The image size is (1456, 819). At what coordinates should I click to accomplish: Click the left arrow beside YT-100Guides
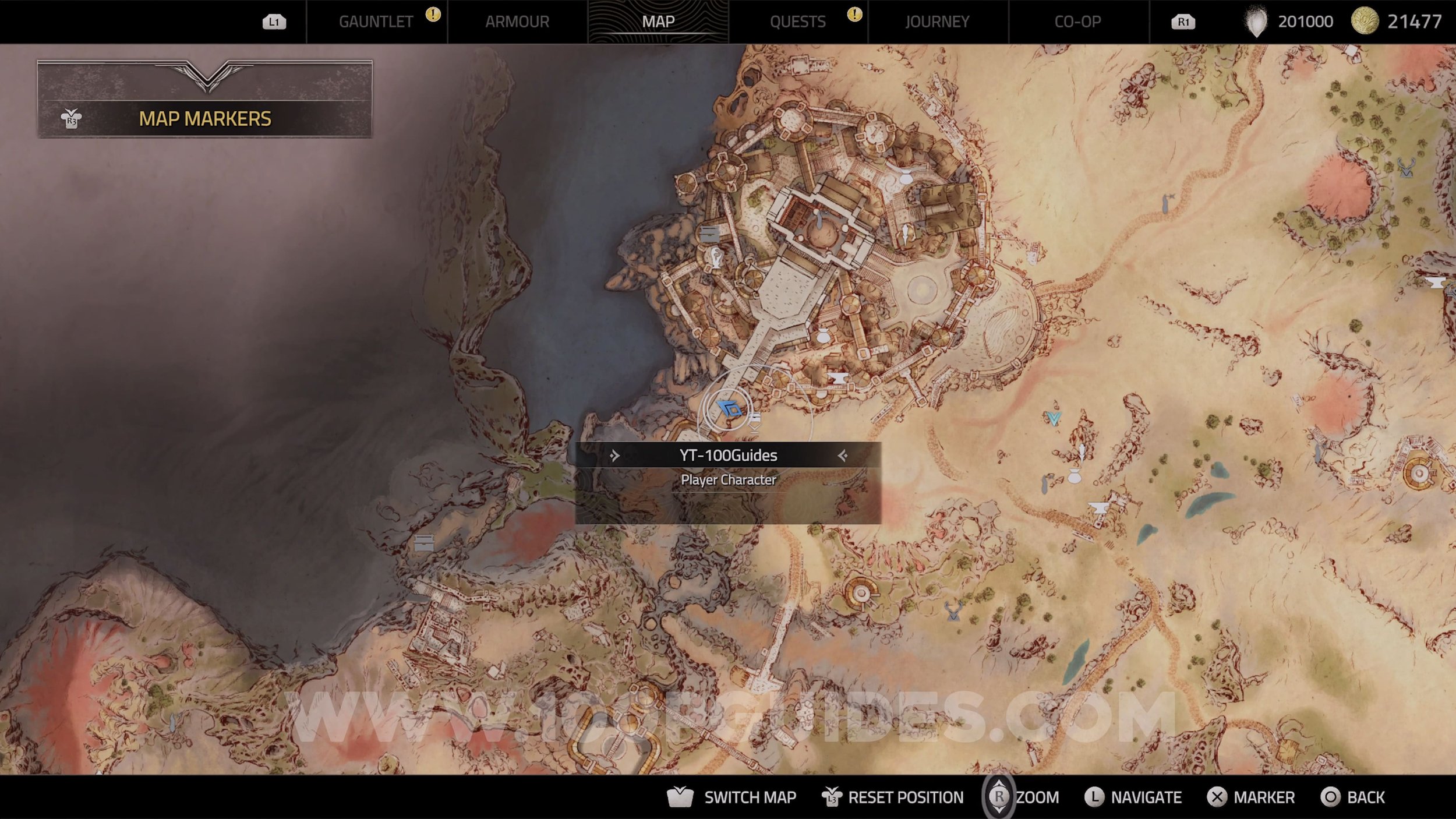tap(614, 456)
